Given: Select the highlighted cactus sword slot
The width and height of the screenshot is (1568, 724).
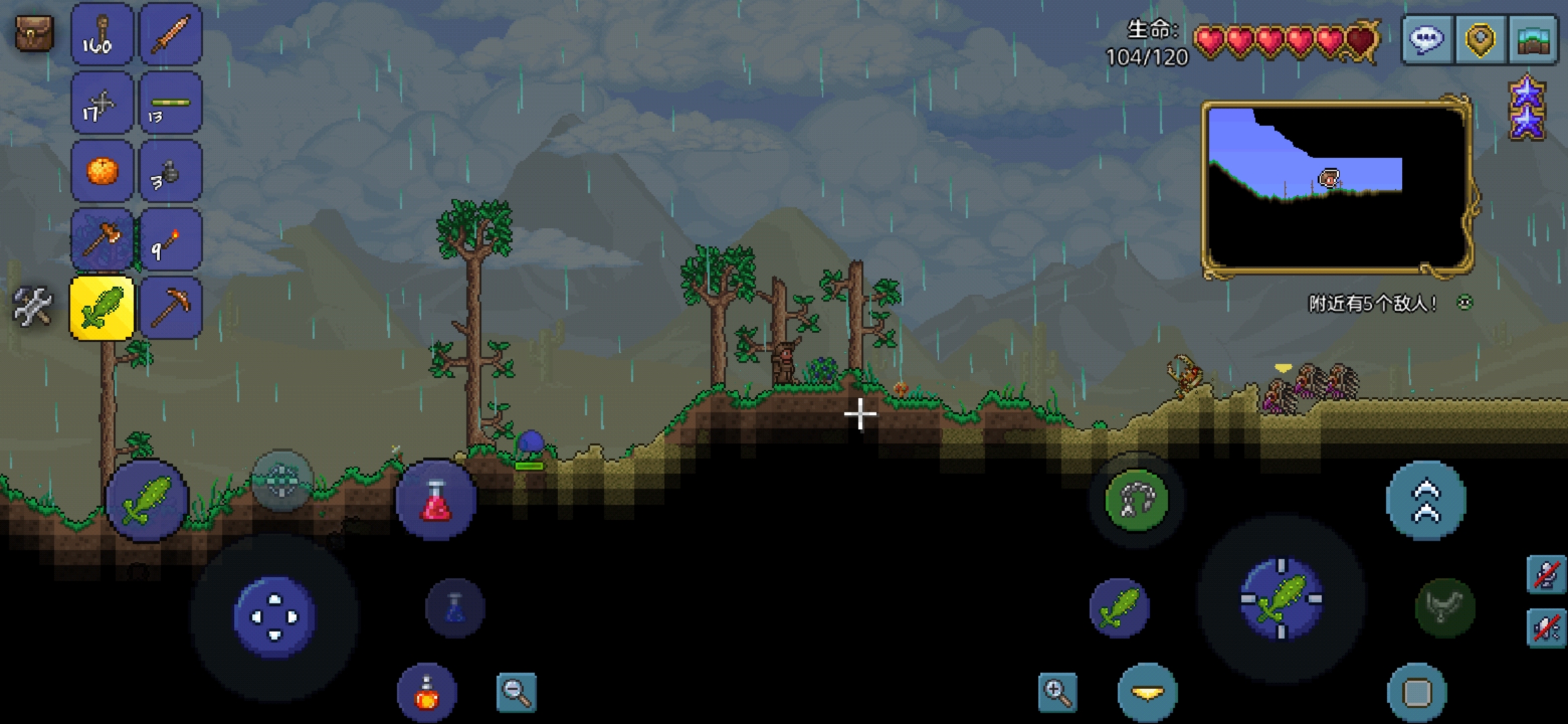Looking at the screenshot, I should 102,308.
